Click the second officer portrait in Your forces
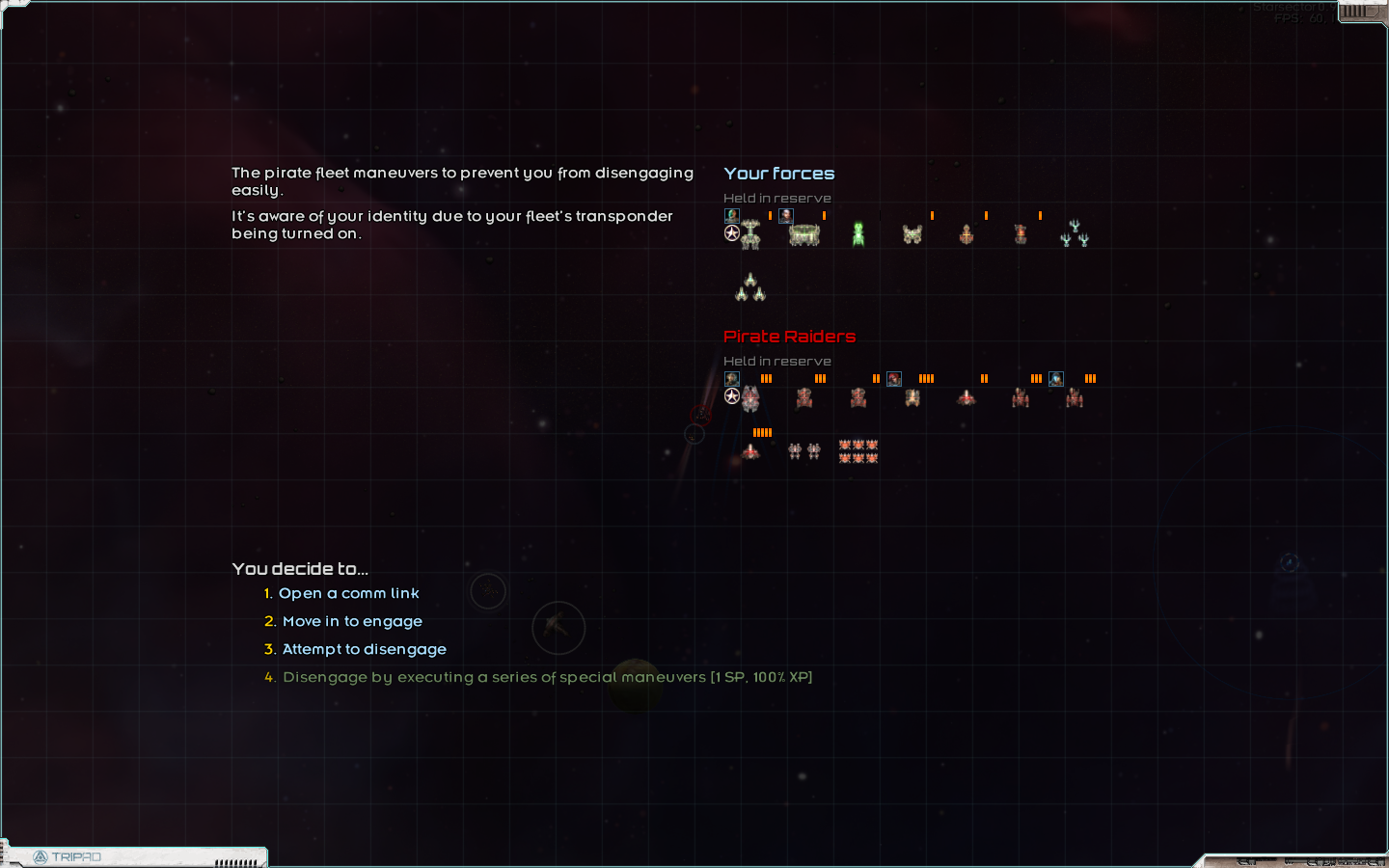Image resolution: width=1389 pixels, height=868 pixels. [785, 215]
